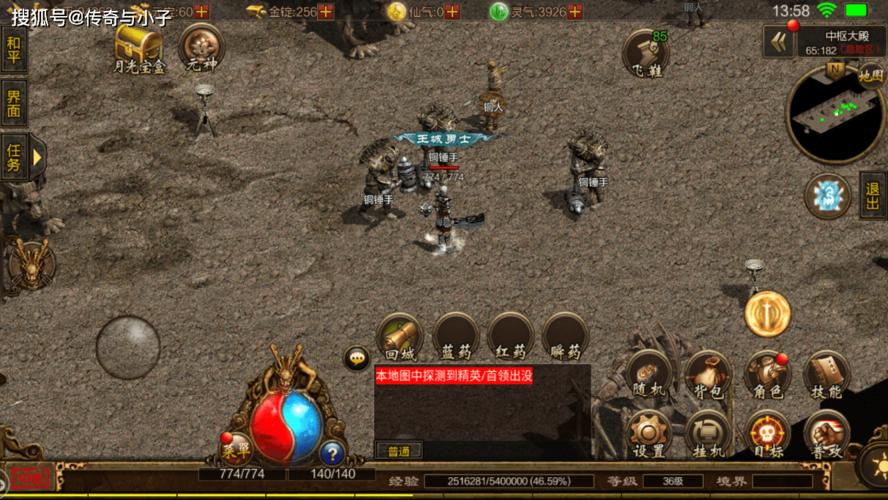Add more 金锭 with the plus button
The image size is (888, 500).
point(326,11)
